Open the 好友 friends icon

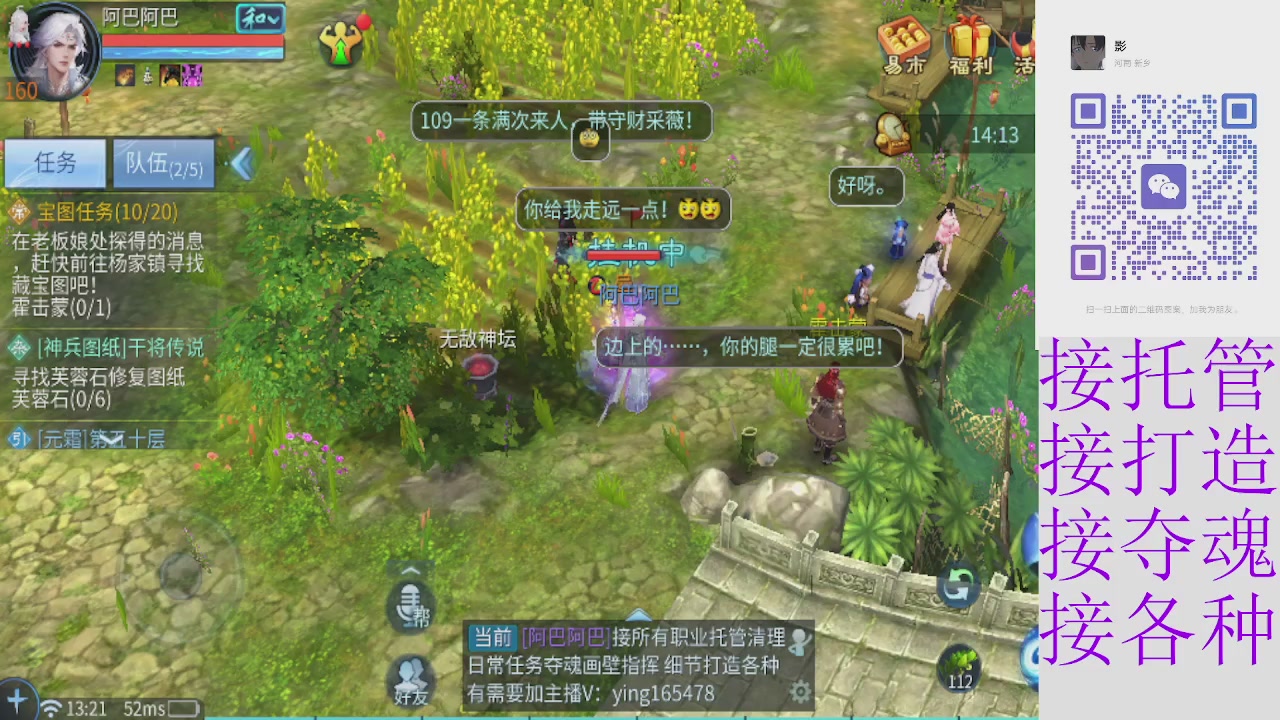[x=411, y=678]
